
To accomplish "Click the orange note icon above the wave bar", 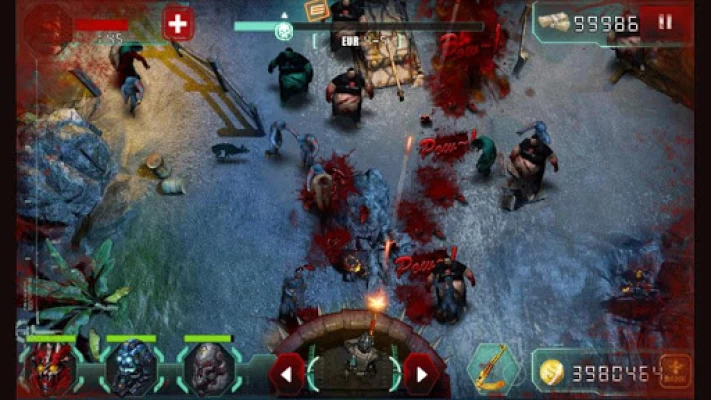I will point(317,10).
